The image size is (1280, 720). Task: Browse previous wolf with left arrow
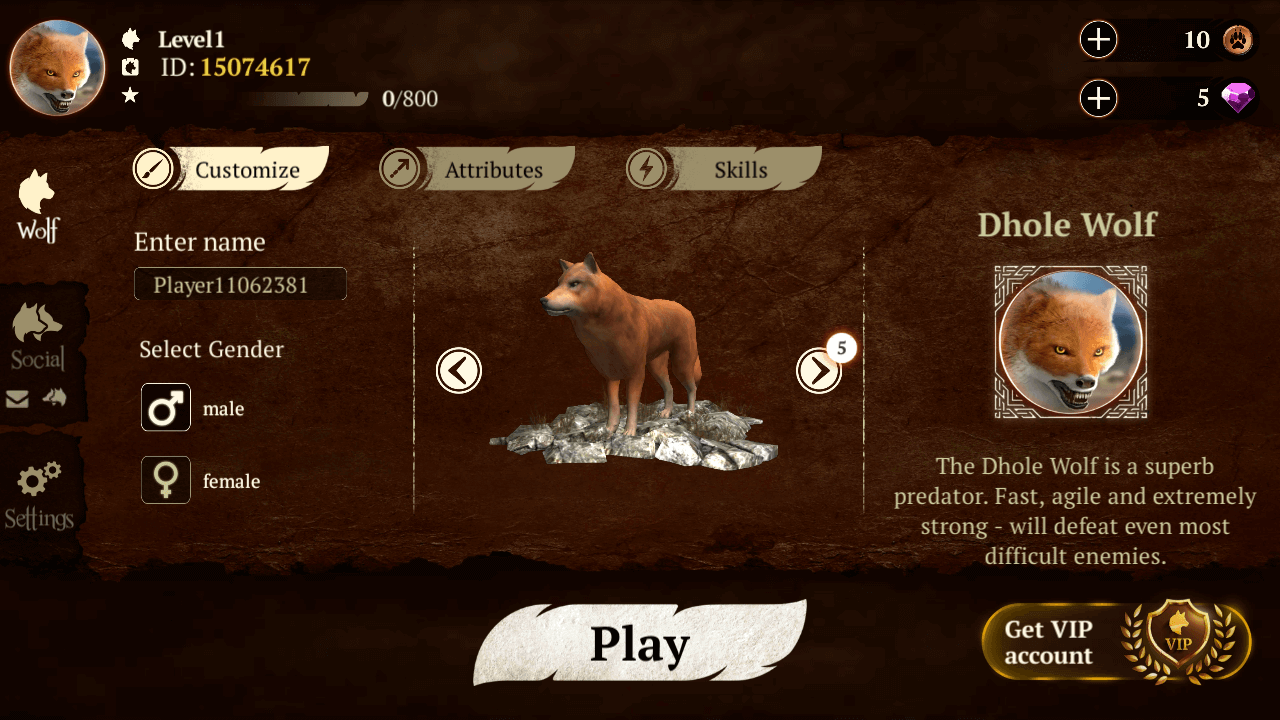pos(459,370)
